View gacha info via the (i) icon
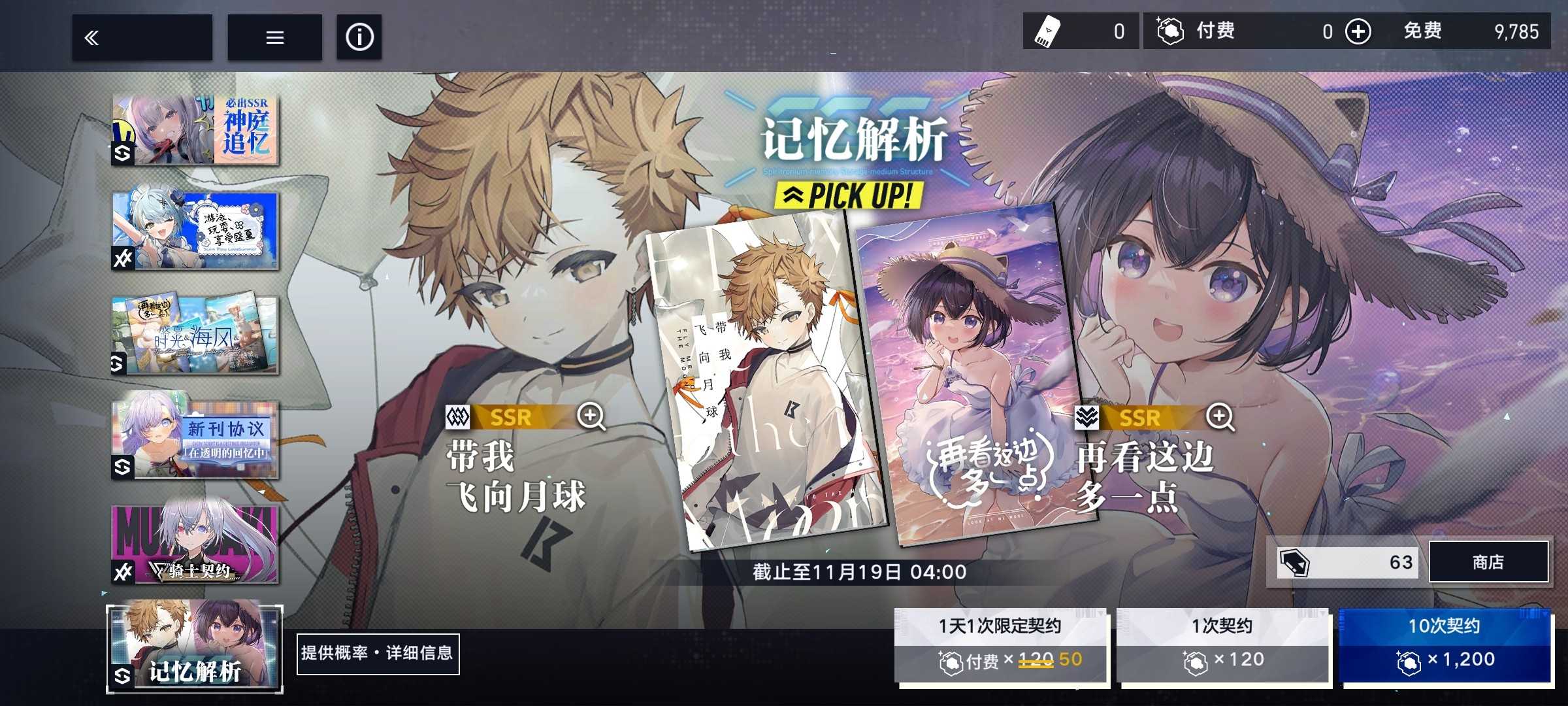Image resolution: width=1568 pixels, height=706 pixels. click(x=359, y=37)
